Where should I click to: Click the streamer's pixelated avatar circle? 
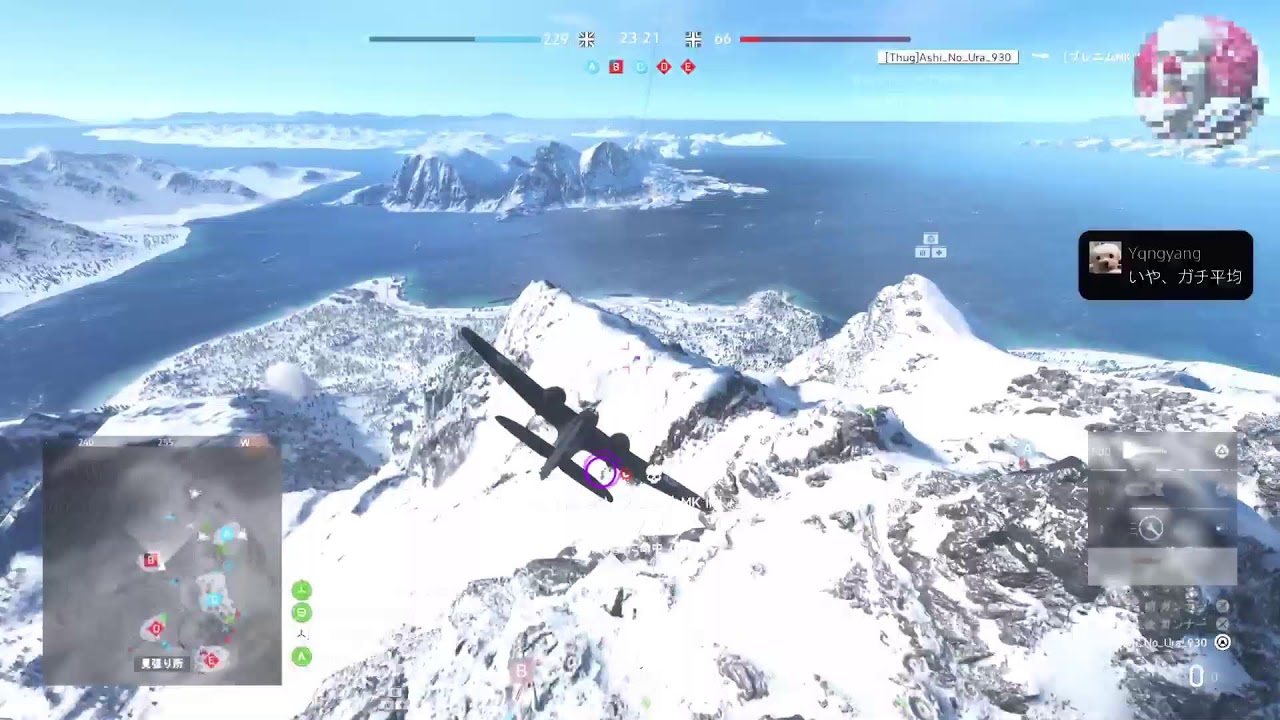[x=1200, y=80]
